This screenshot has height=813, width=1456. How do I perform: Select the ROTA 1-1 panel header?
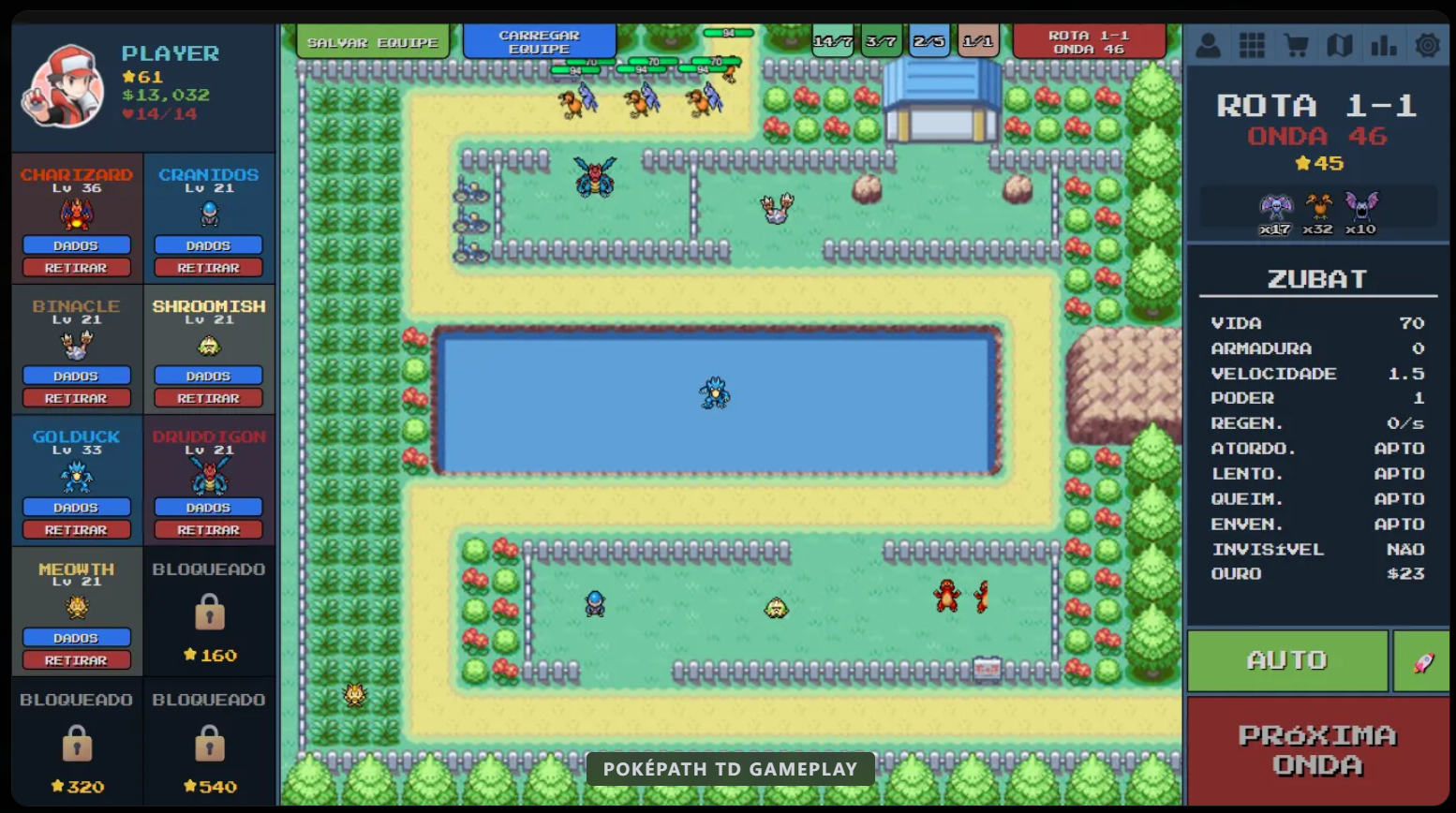[1316, 106]
